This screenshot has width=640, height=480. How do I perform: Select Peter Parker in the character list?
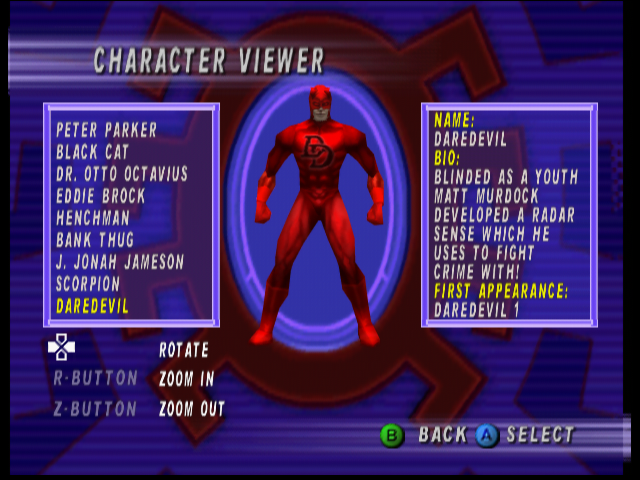[x=106, y=130]
